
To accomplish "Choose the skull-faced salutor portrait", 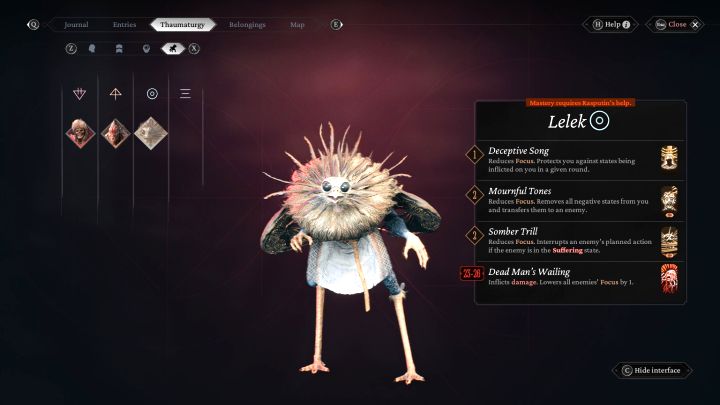I will (80, 131).
